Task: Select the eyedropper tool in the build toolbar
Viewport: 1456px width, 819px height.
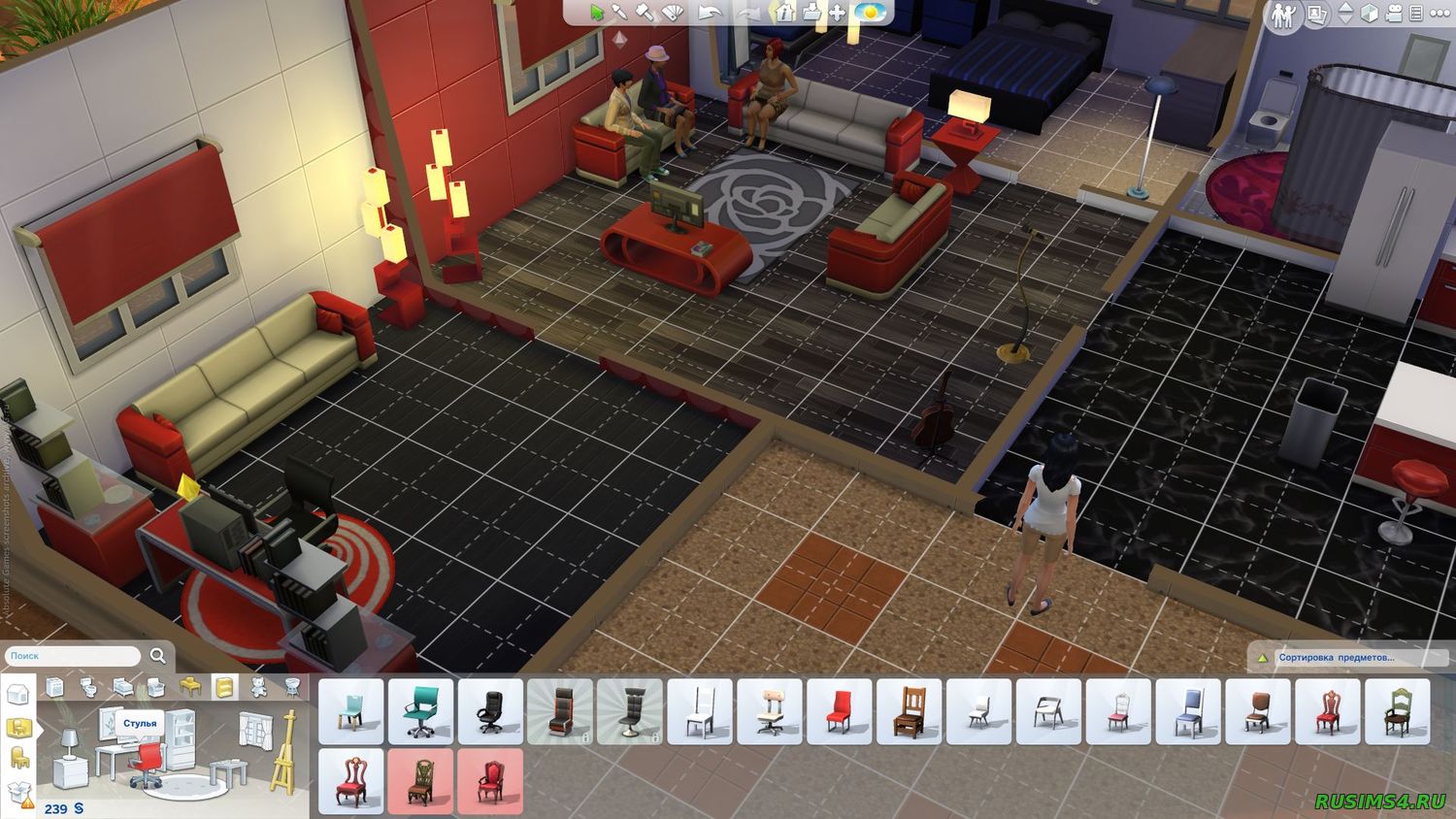Action: click(x=617, y=13)
